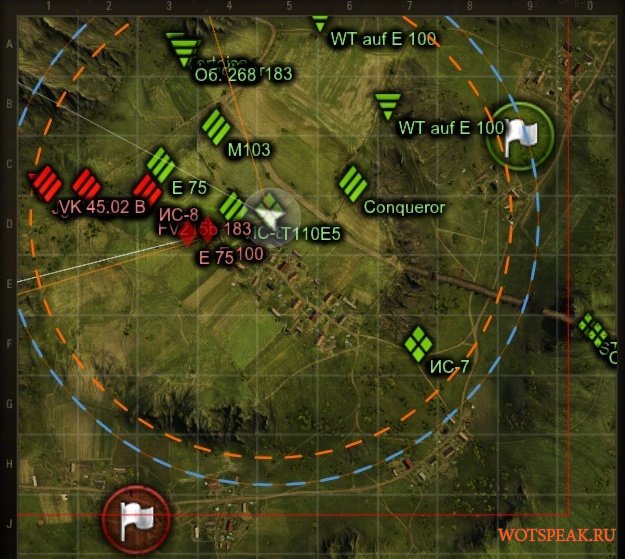Click the player's own white arrow marker
The height and width of the screenshot is (559, 625).
[x=268, y=213]
